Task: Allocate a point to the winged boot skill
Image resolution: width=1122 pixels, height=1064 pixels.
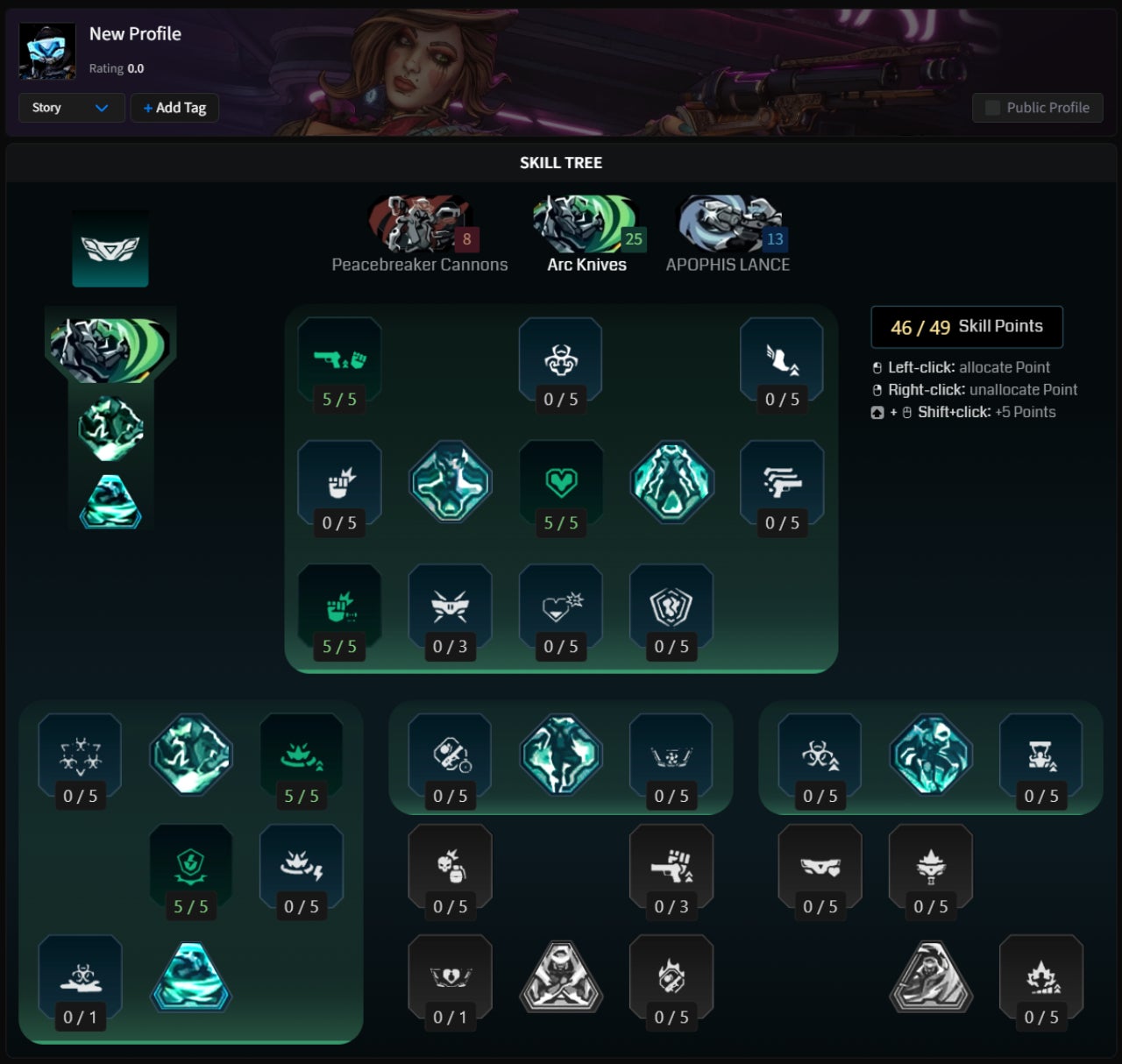Action: click(782, 359)
